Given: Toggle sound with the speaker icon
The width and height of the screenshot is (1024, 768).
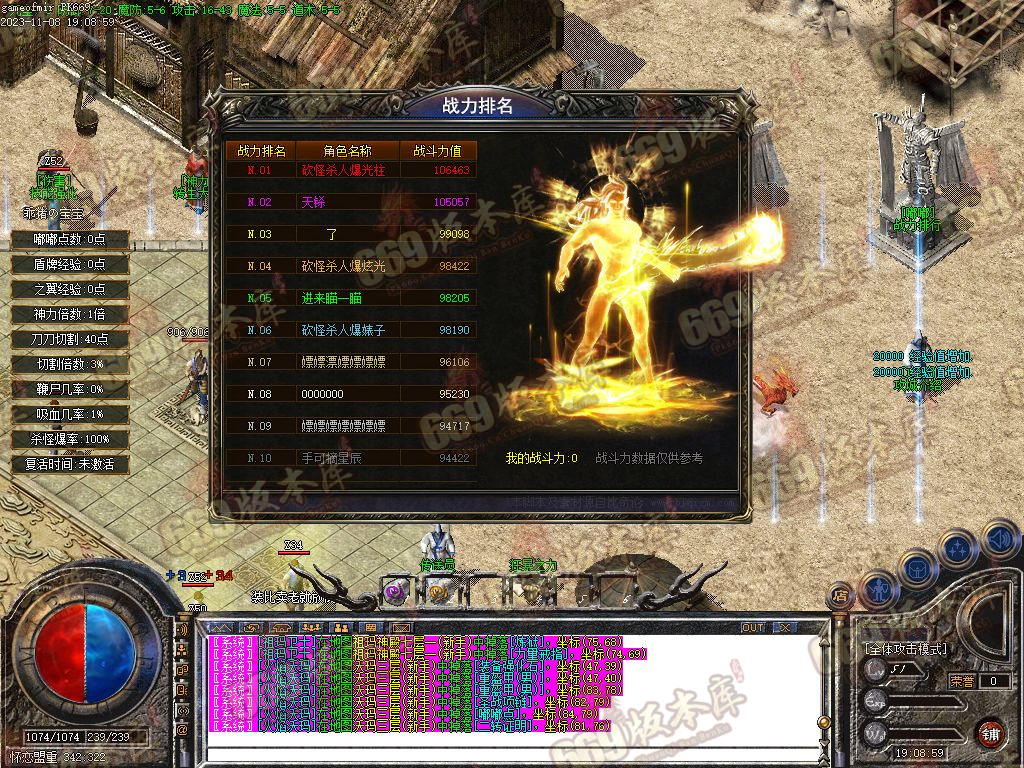Looking at the screenshot, I should click(x=999, y=540).
